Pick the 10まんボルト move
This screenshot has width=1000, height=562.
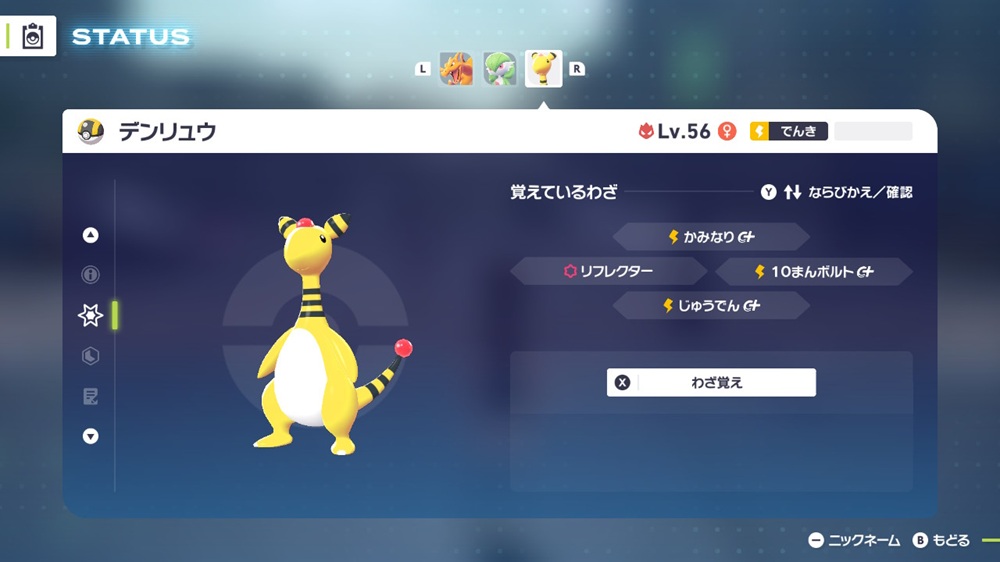tap(813, 271)
